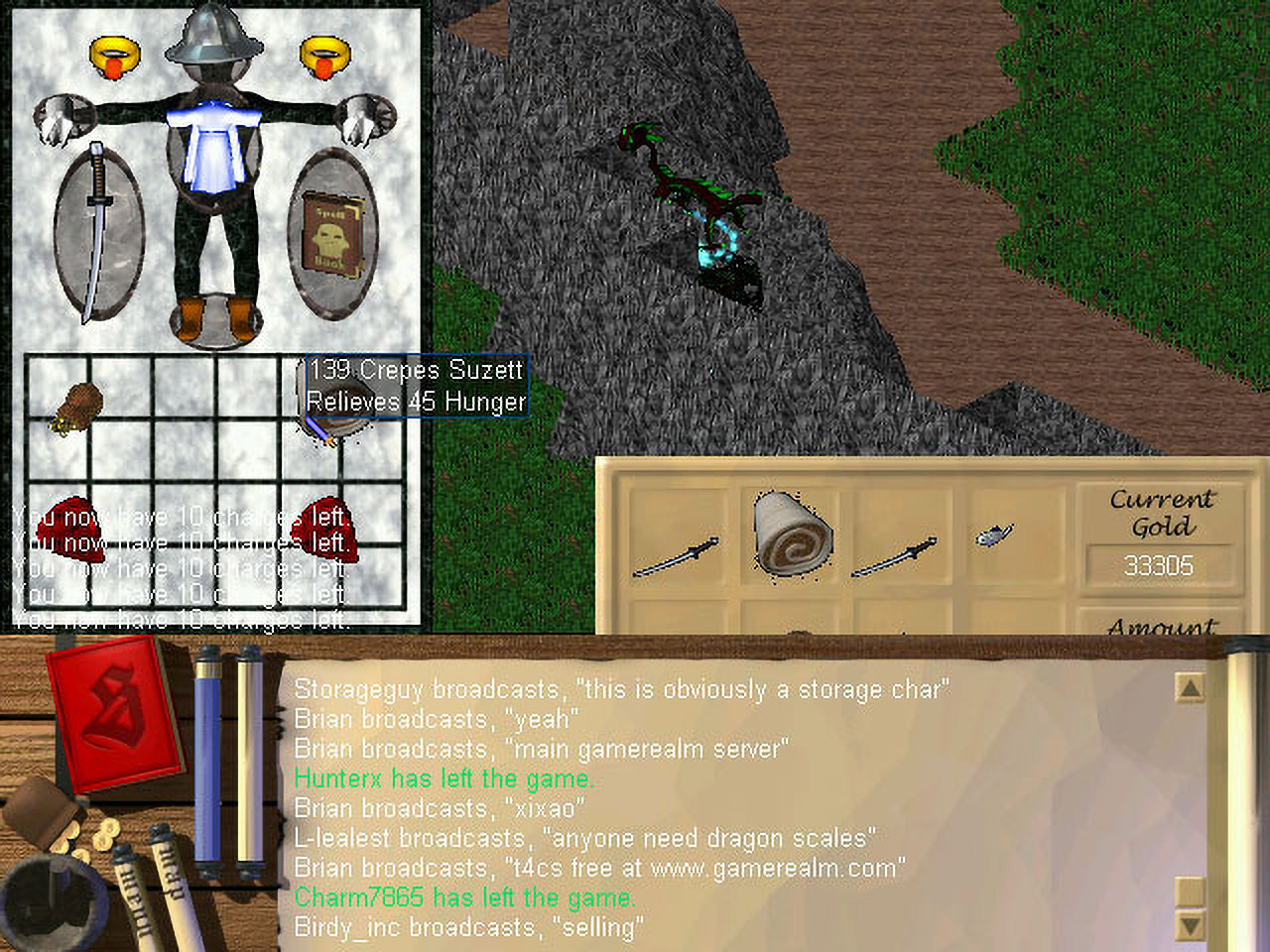The height and width of the screenshot is (952, 1270).
Task: Choose the rolled pastry item in the shop
Action: 792,533
